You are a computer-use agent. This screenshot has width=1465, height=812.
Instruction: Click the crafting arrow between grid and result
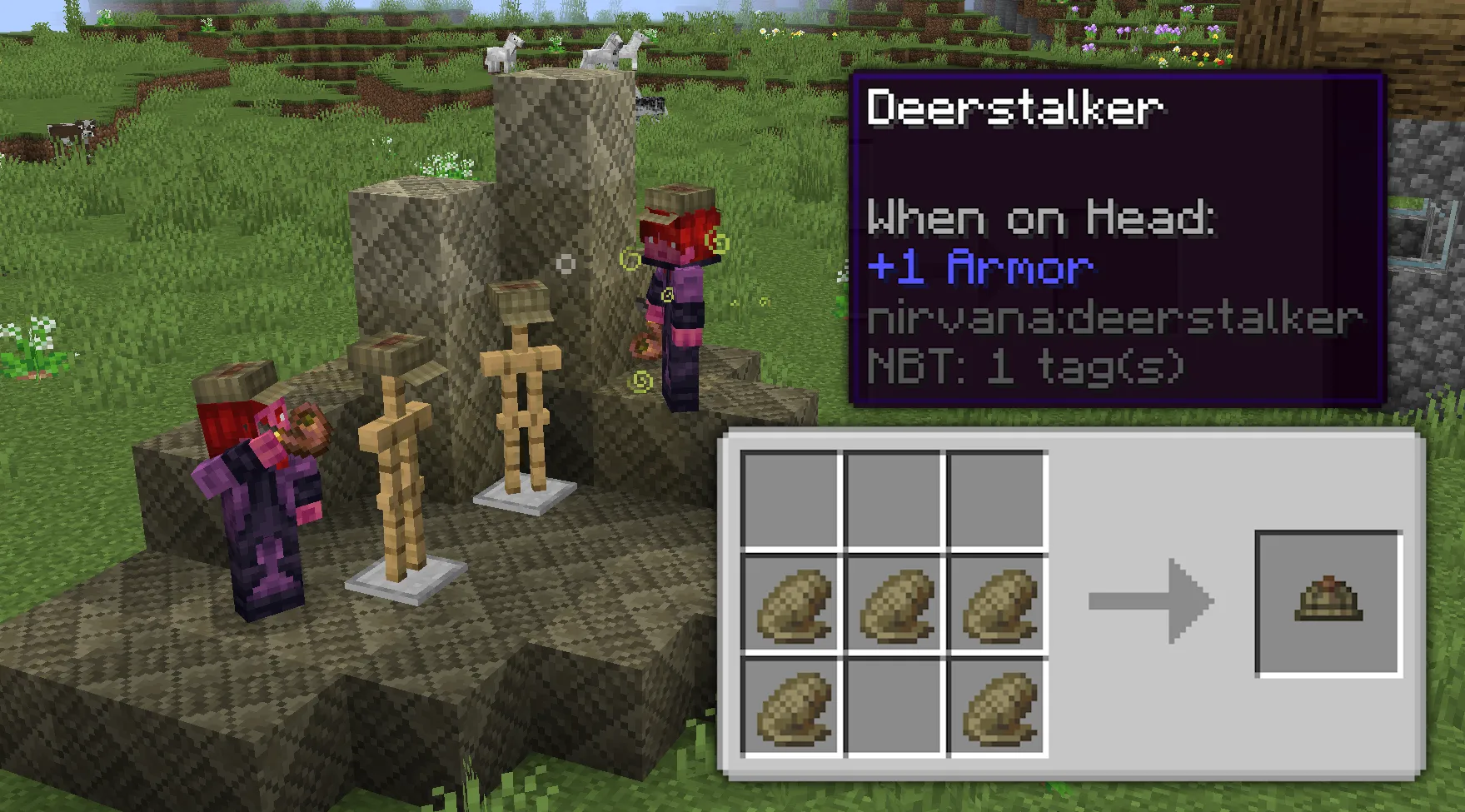coord(1149,601)
